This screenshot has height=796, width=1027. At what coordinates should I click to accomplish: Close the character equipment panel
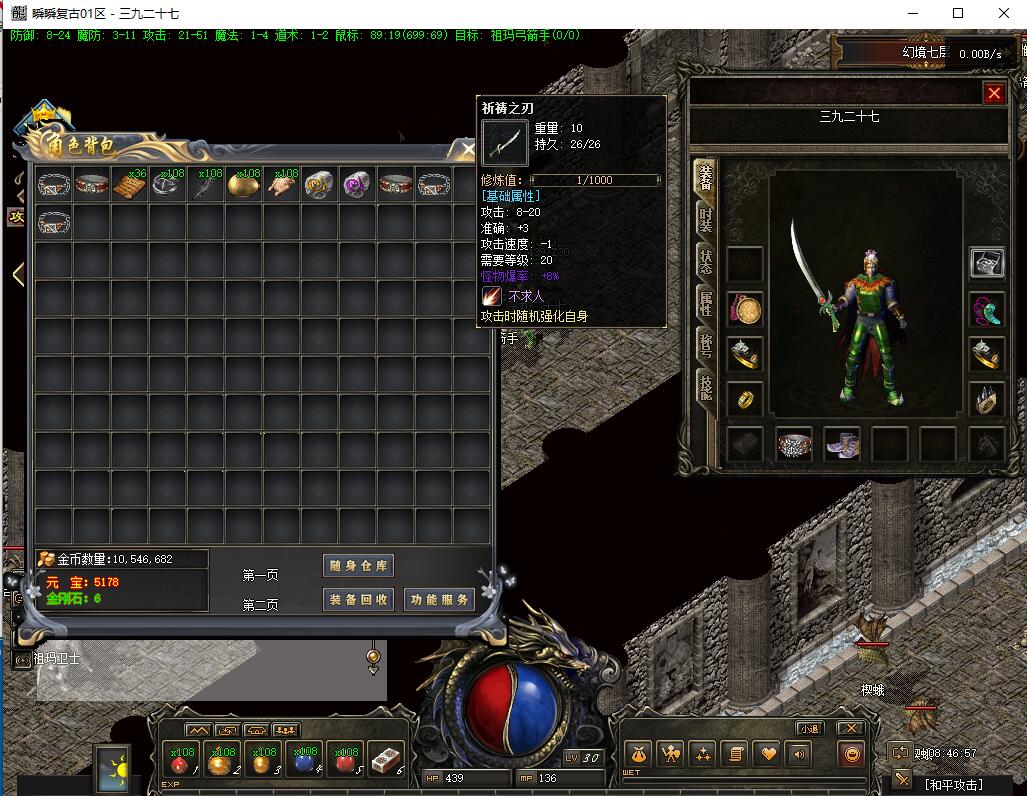[994, 93]
